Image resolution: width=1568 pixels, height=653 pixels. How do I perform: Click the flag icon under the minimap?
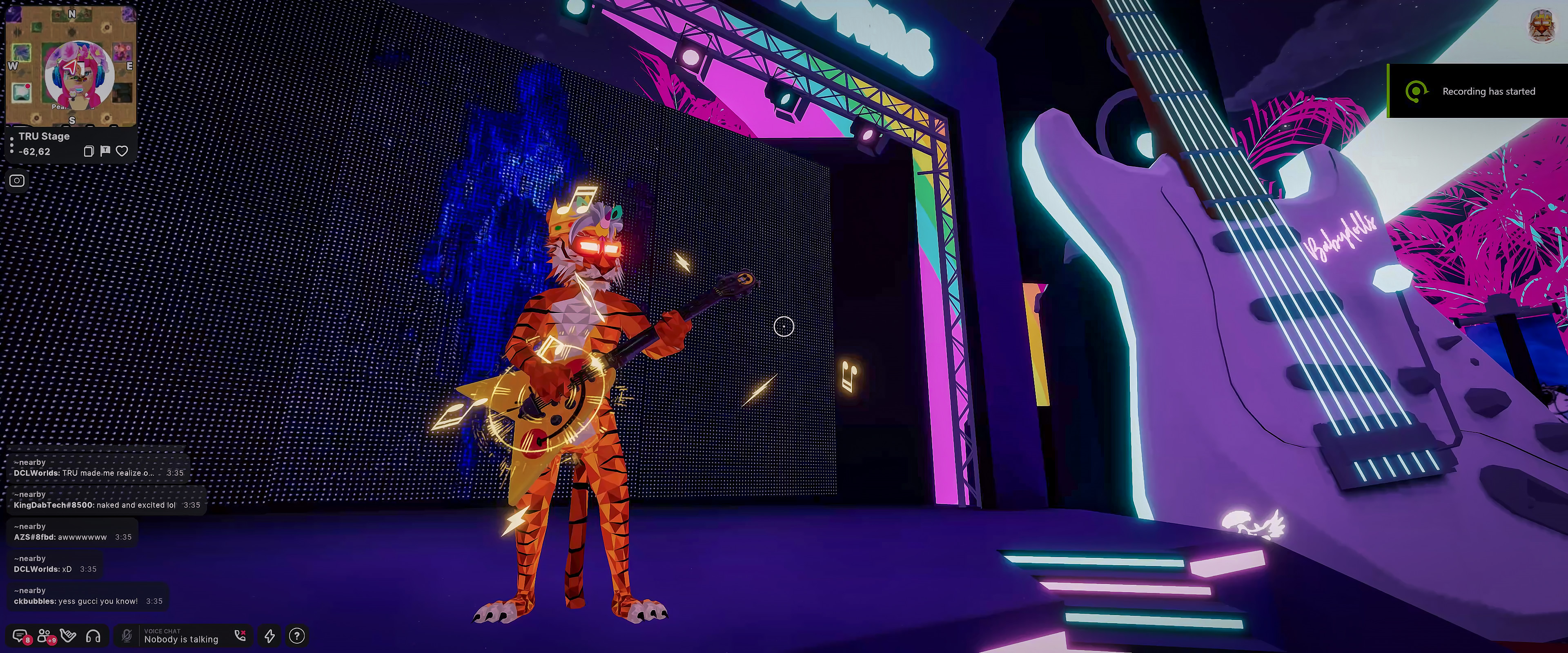tap(105, 150)
